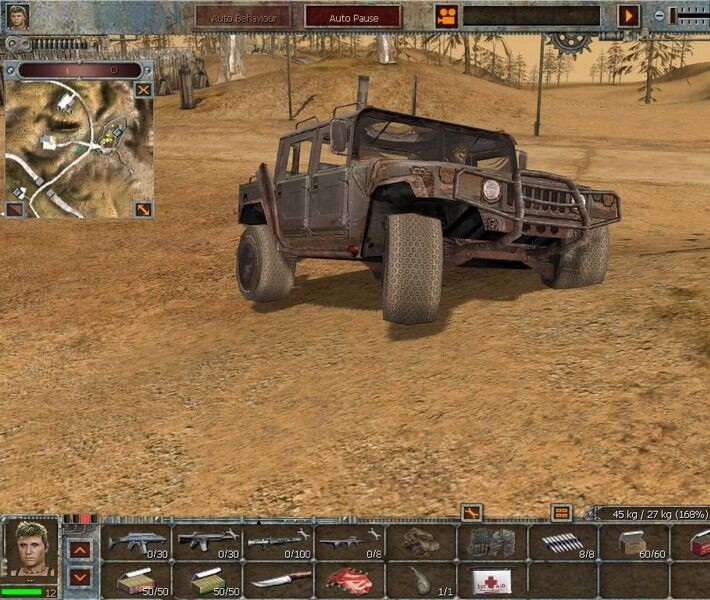This screenshot has width=710, height=600.
Task: Close the minimap with the X button
Action: coord(144,90)
